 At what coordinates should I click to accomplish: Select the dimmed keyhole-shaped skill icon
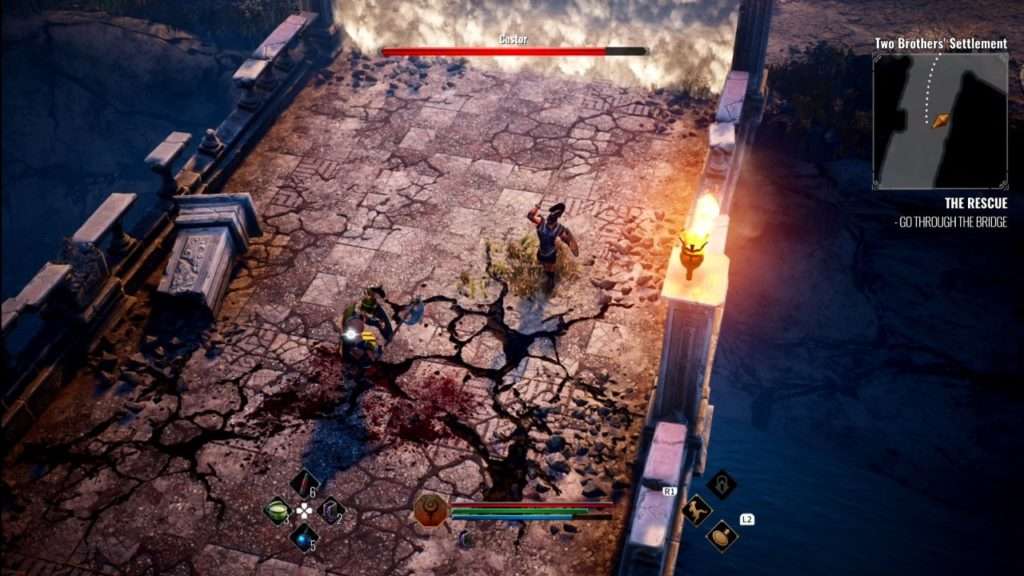(722, 485)
